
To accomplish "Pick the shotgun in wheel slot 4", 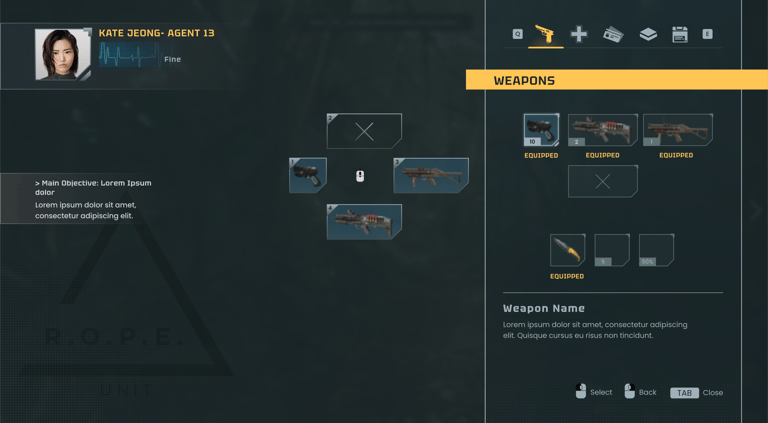I will click(x=364, y=221).
